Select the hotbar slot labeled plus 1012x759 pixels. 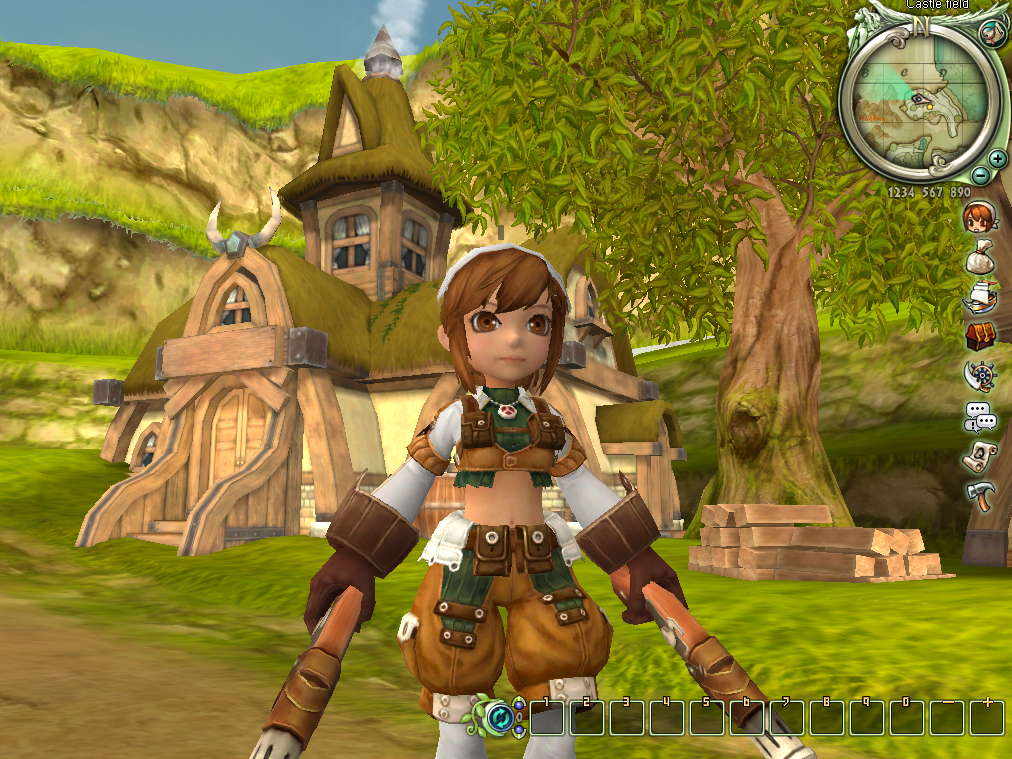click(x=987, y=717)
